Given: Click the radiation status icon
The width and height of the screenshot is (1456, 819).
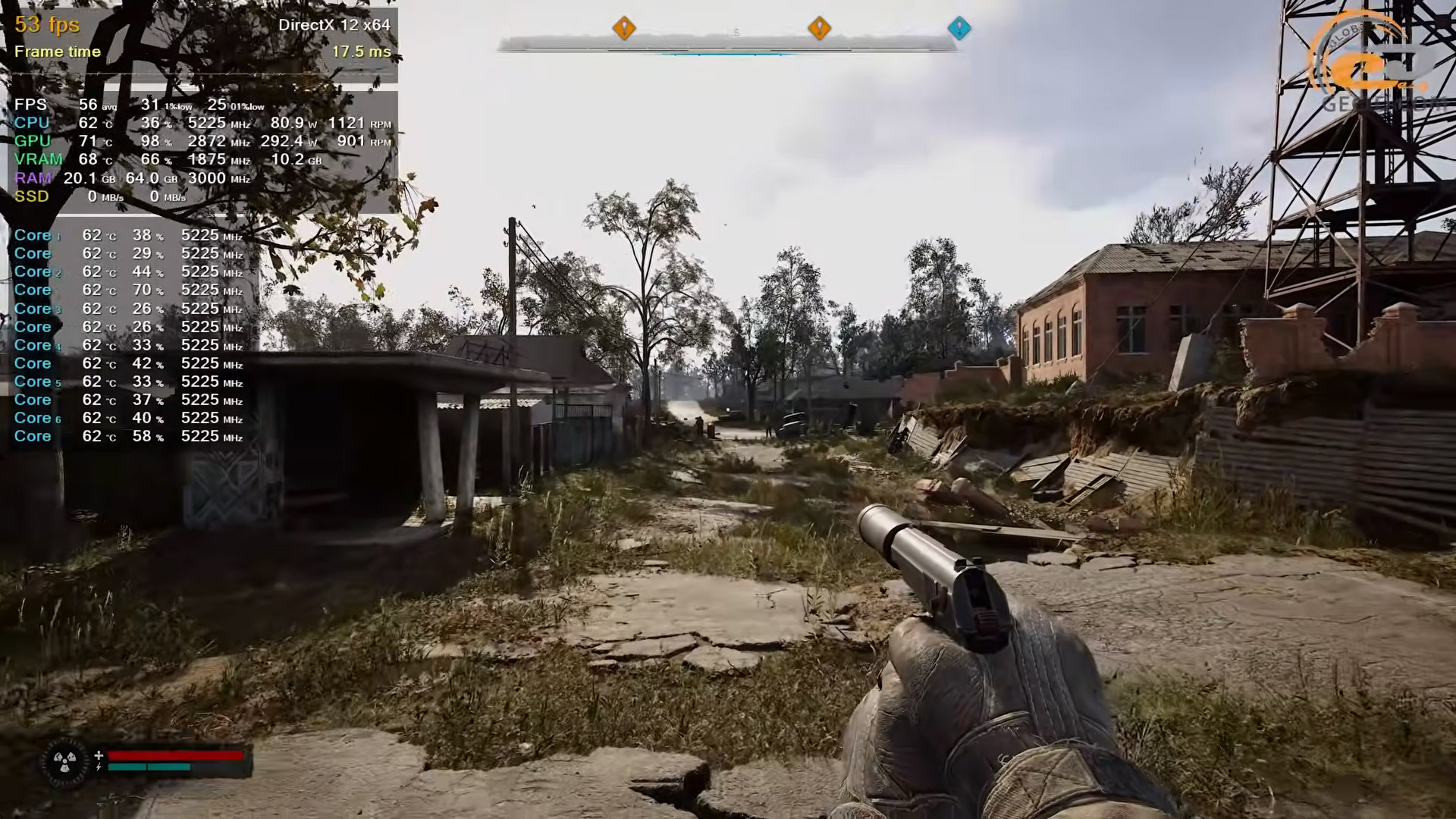Looking at the screenshot, I should pyautogui.click(x=64, y=761).
